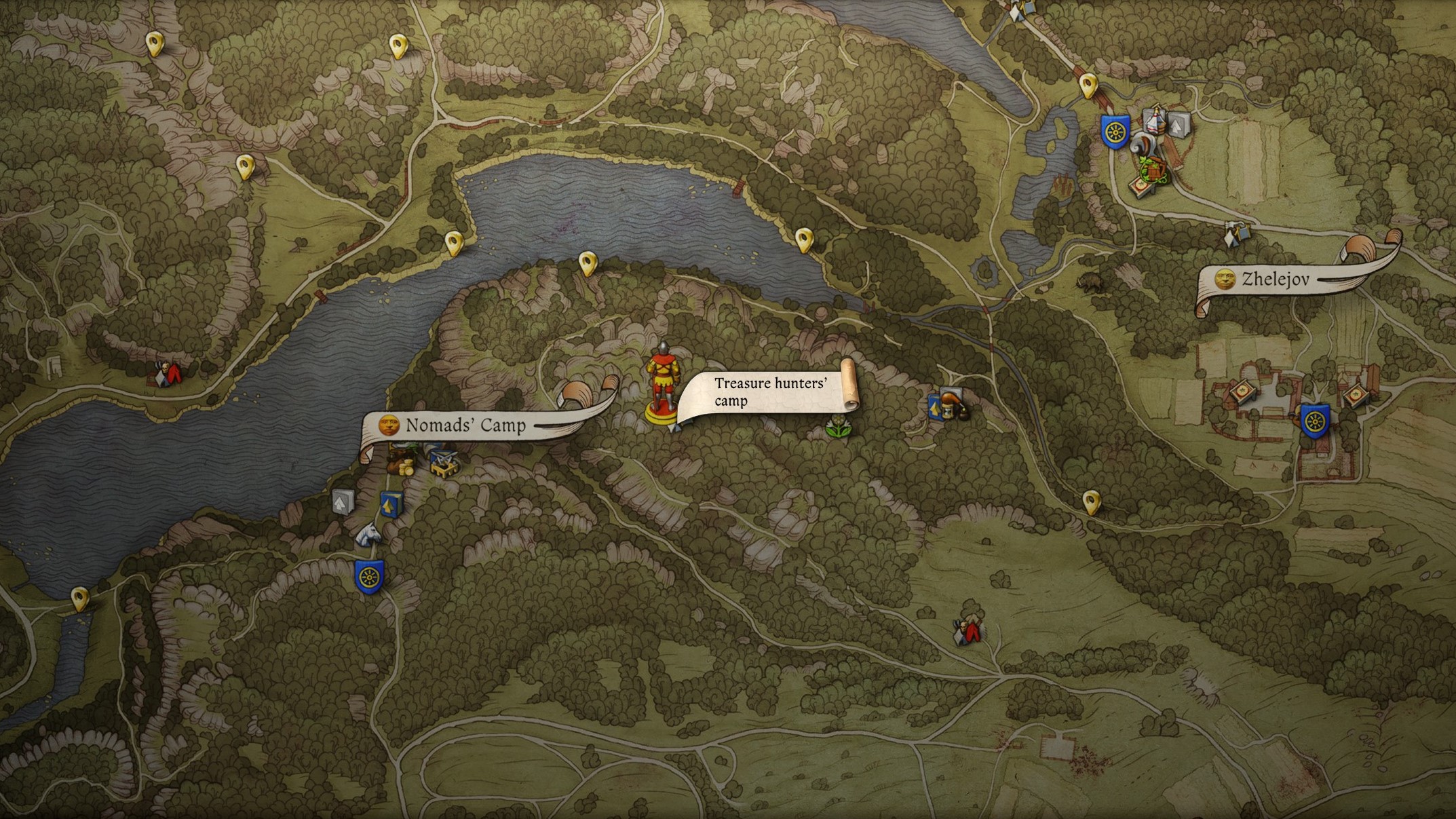
Task: Select the Treasure hunters' camp scroll tooltip
Action: (x=770, y=392)
